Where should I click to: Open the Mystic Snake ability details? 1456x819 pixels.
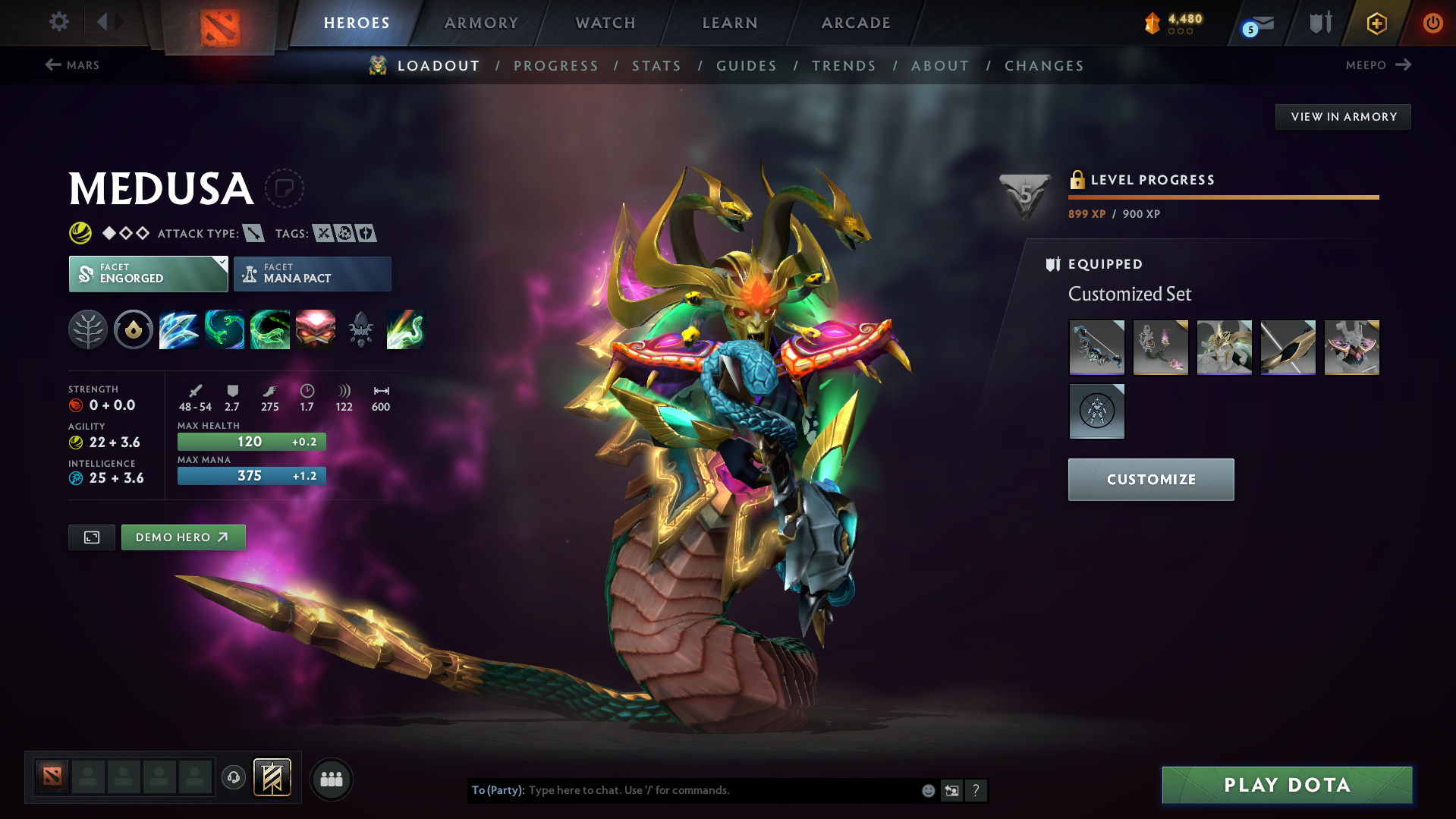coord(225,329)
